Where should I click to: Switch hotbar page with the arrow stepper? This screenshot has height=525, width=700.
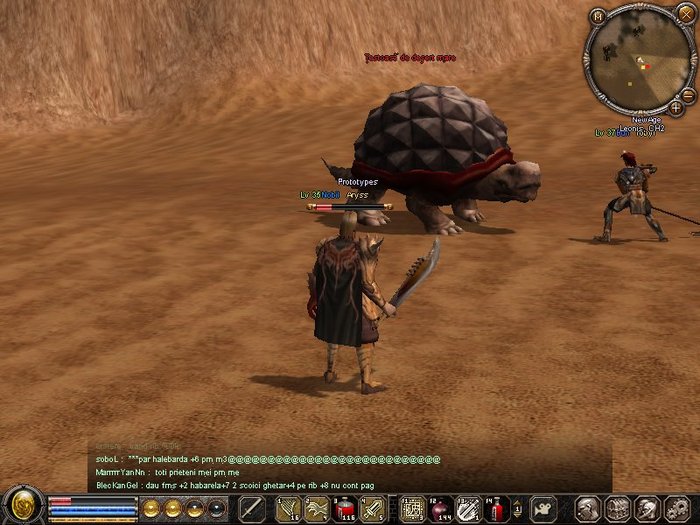[519, 508]
